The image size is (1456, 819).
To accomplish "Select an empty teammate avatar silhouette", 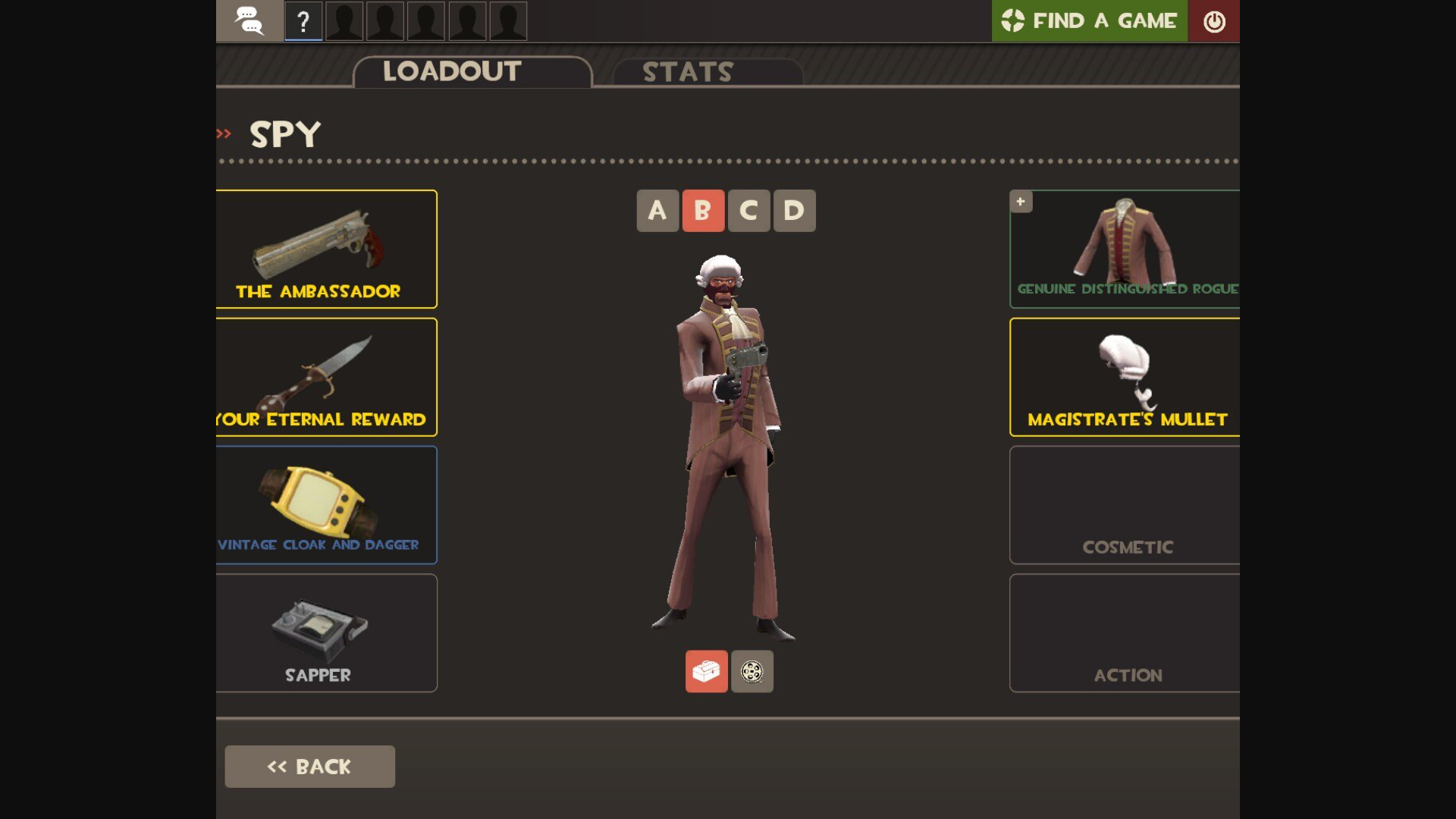I will (x=344, y=21).
